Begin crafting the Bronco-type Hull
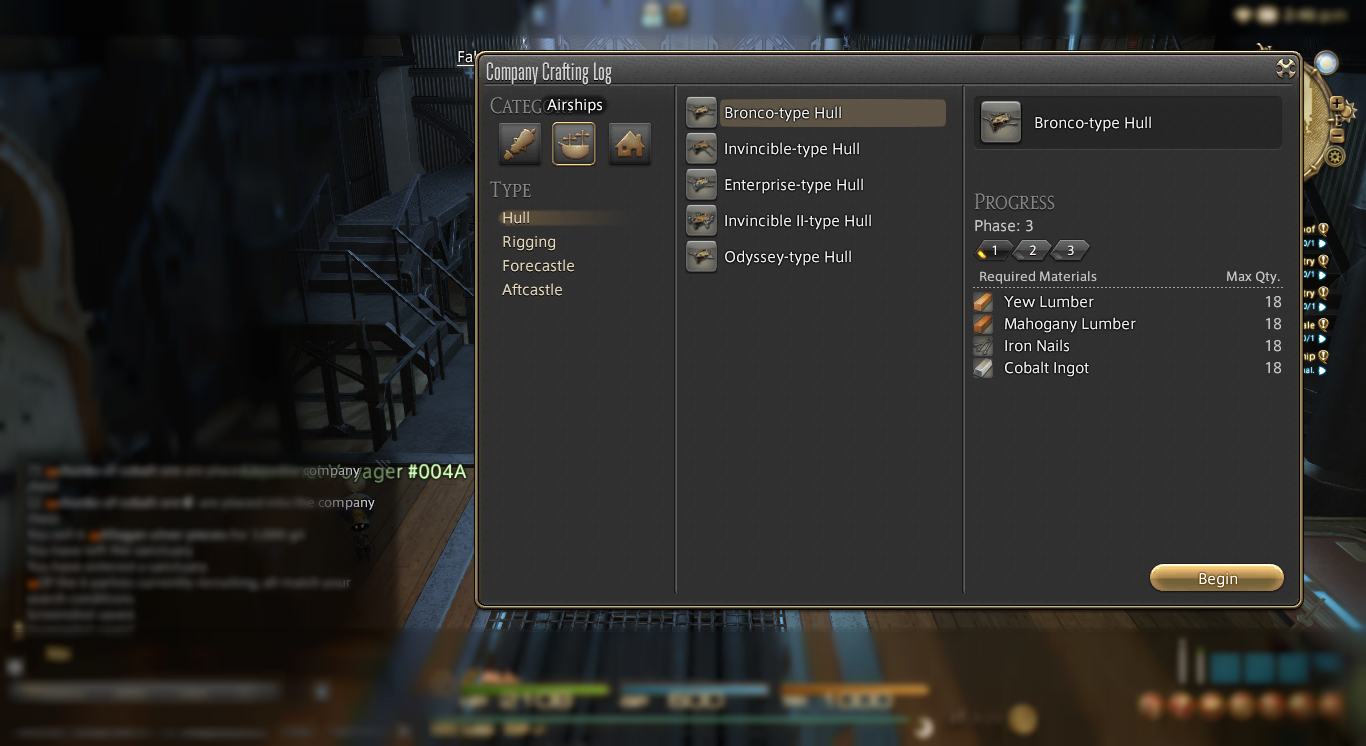This screenshot has width=1366, height=746. (1216, 579)
